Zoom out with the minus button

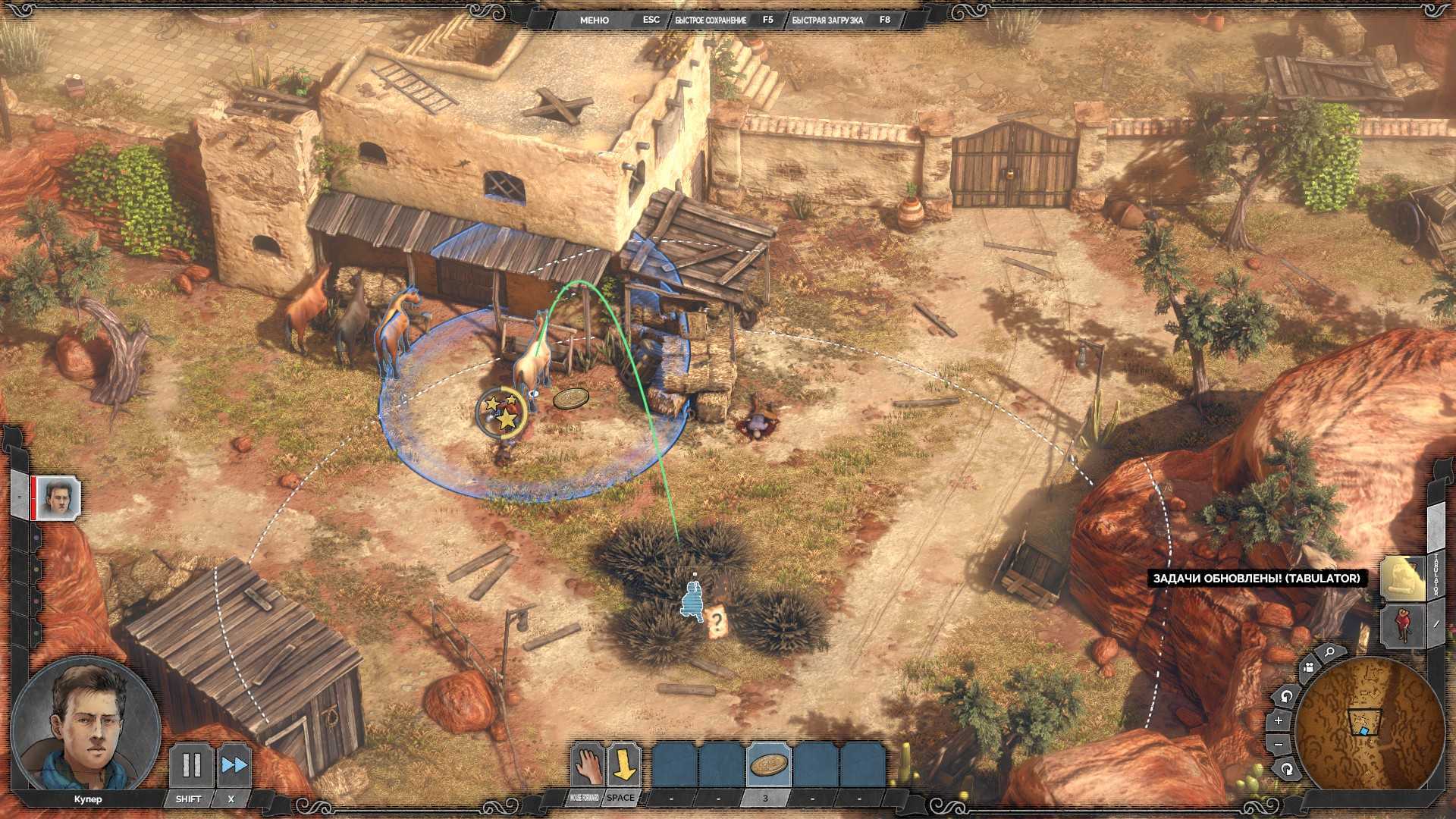click(1279, 745)
